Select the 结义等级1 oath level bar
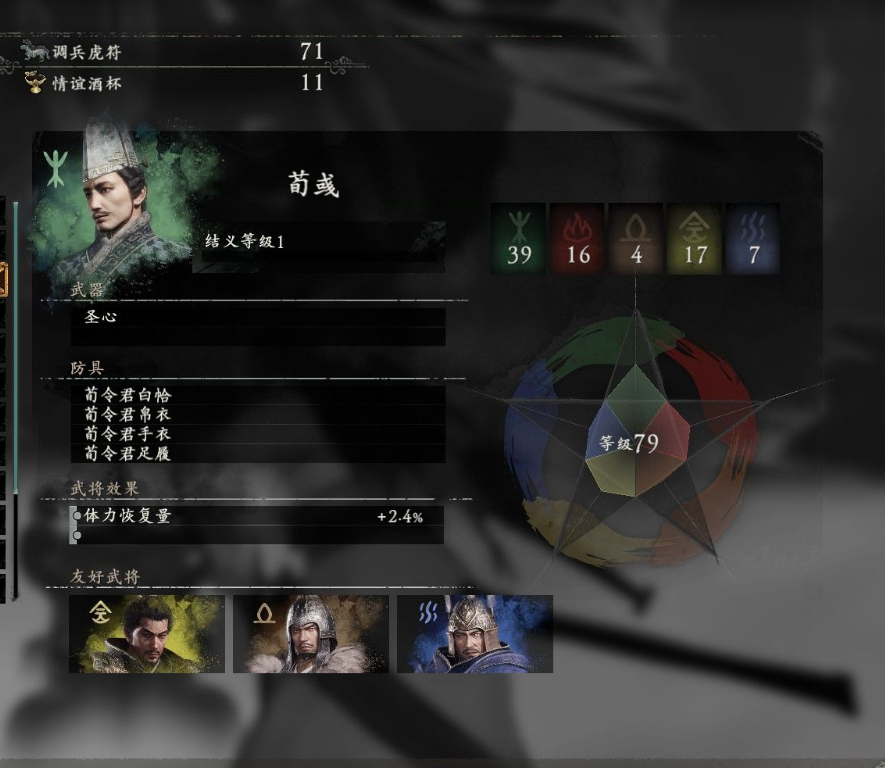This screenshot has width=885, height=768. pyautogui.click(x=318, y=242)
